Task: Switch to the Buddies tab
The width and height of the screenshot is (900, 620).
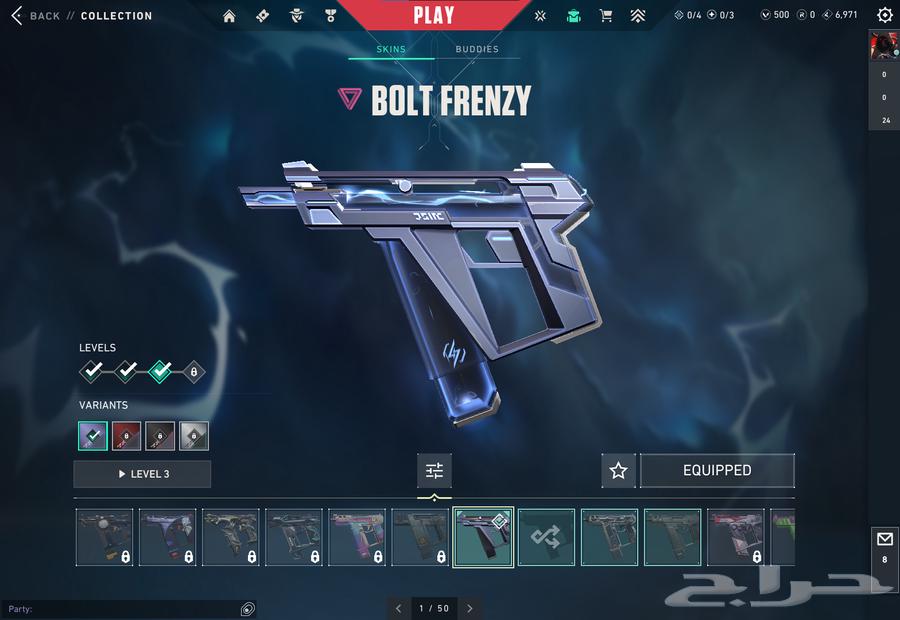Action: (477, 49)
